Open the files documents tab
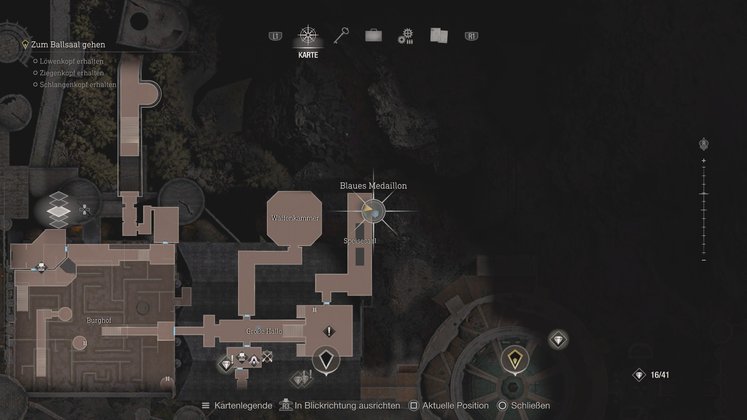747x420 pixels. (438, 35)
